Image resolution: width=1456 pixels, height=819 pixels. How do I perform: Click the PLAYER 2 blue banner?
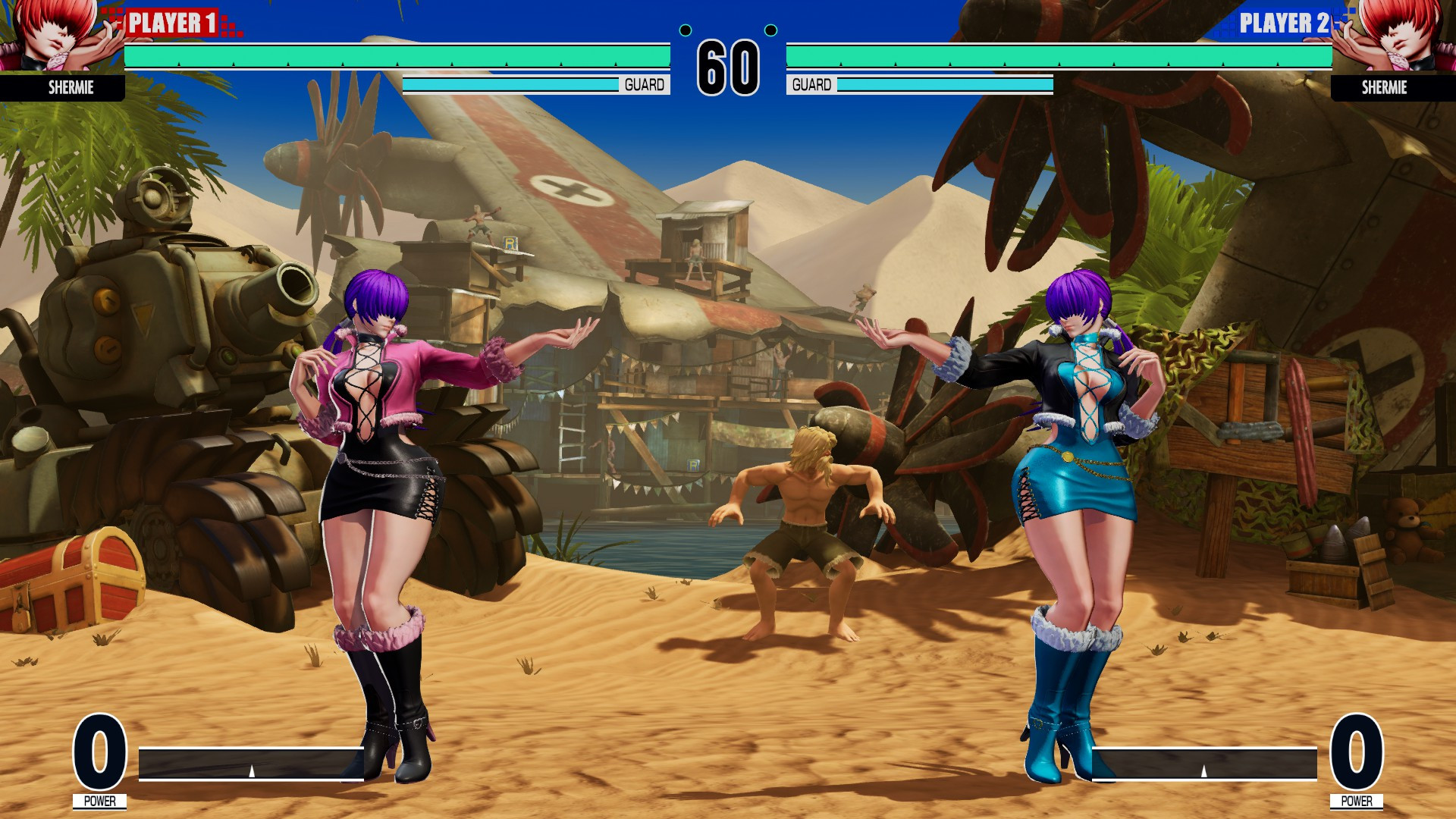(x=1282, y=23)
